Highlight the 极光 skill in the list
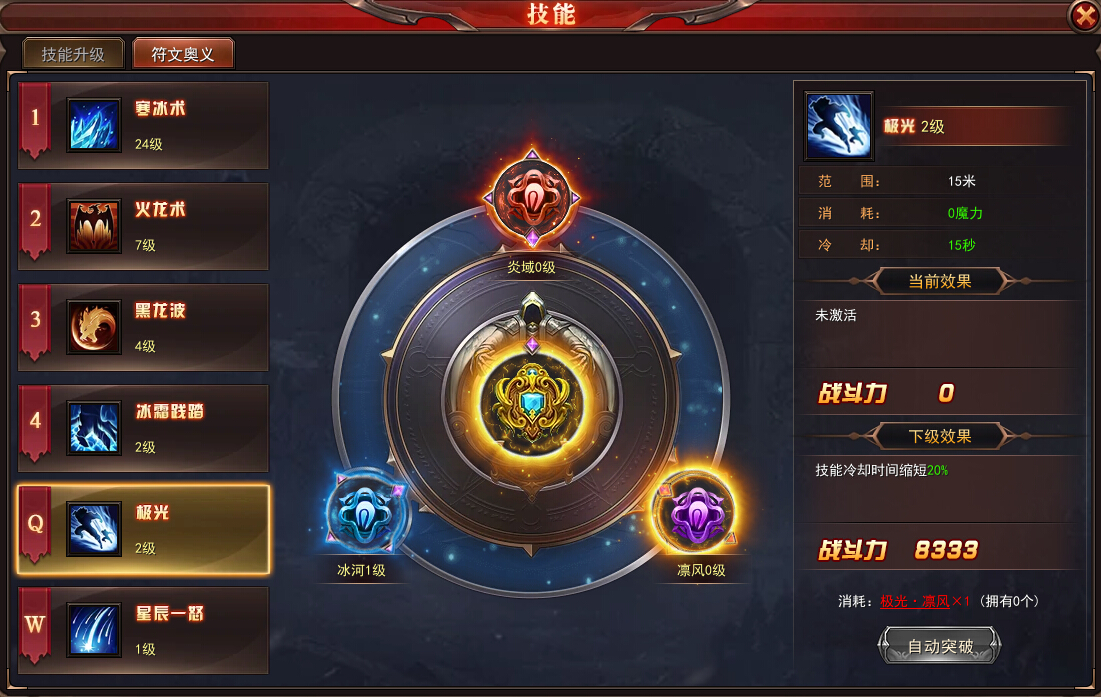The image size is (1101, 697). (143, 529)
